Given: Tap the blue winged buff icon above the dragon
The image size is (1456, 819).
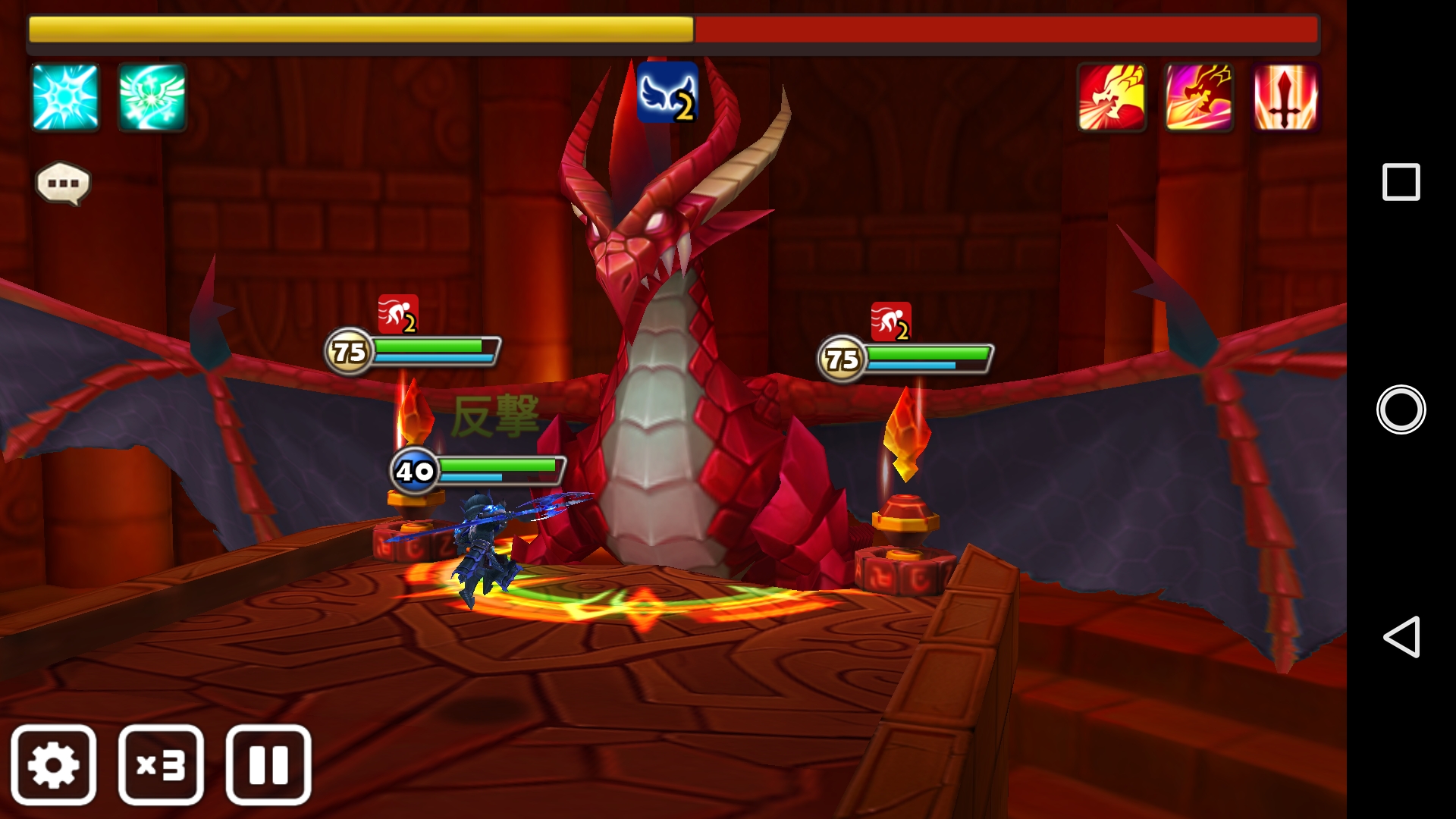Looking at the screenshot, I should [x=667, y=93].
